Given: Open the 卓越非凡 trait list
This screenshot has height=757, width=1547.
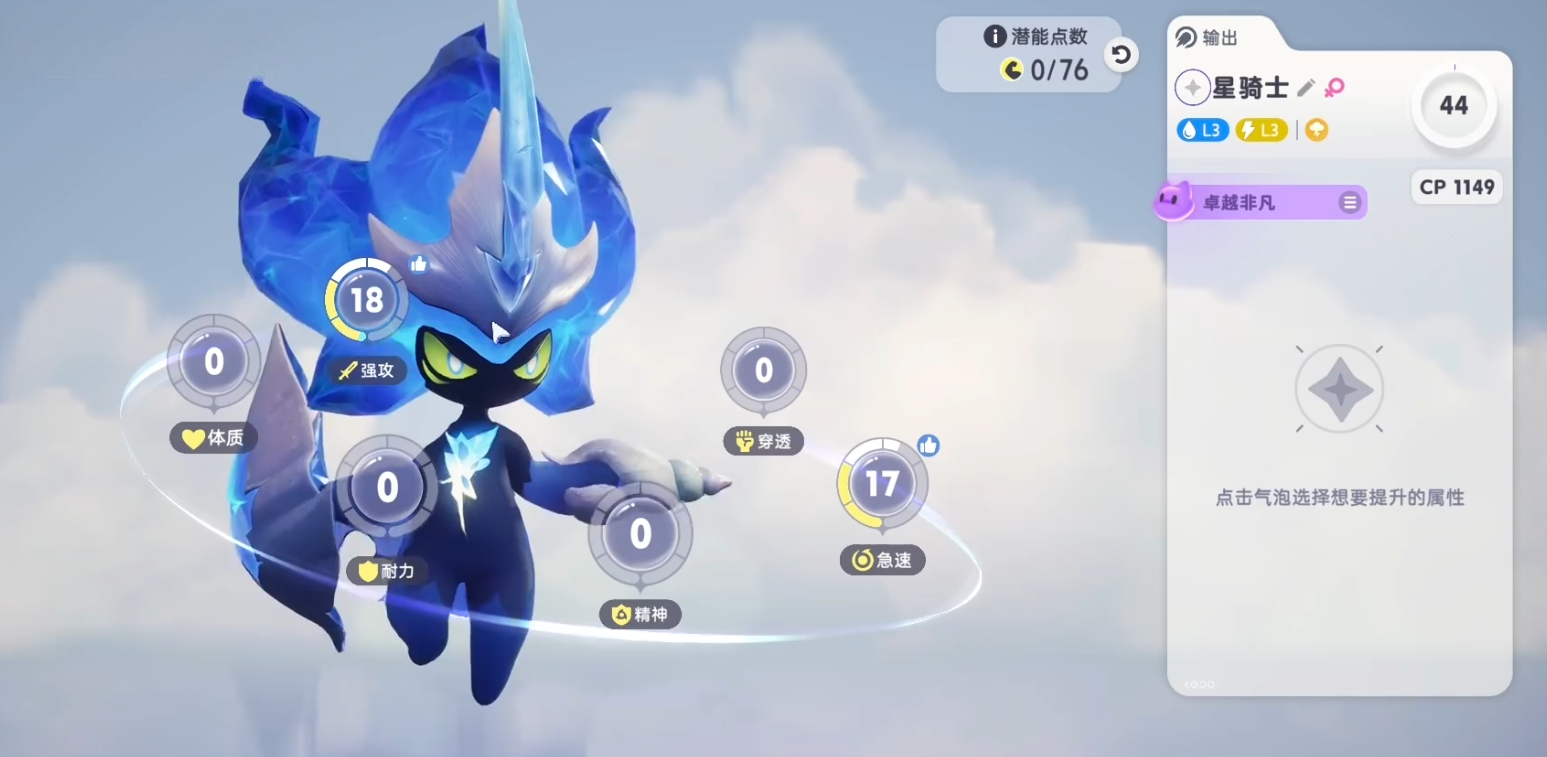Looking at the screenshot, I should click(x=1349, y=203).
